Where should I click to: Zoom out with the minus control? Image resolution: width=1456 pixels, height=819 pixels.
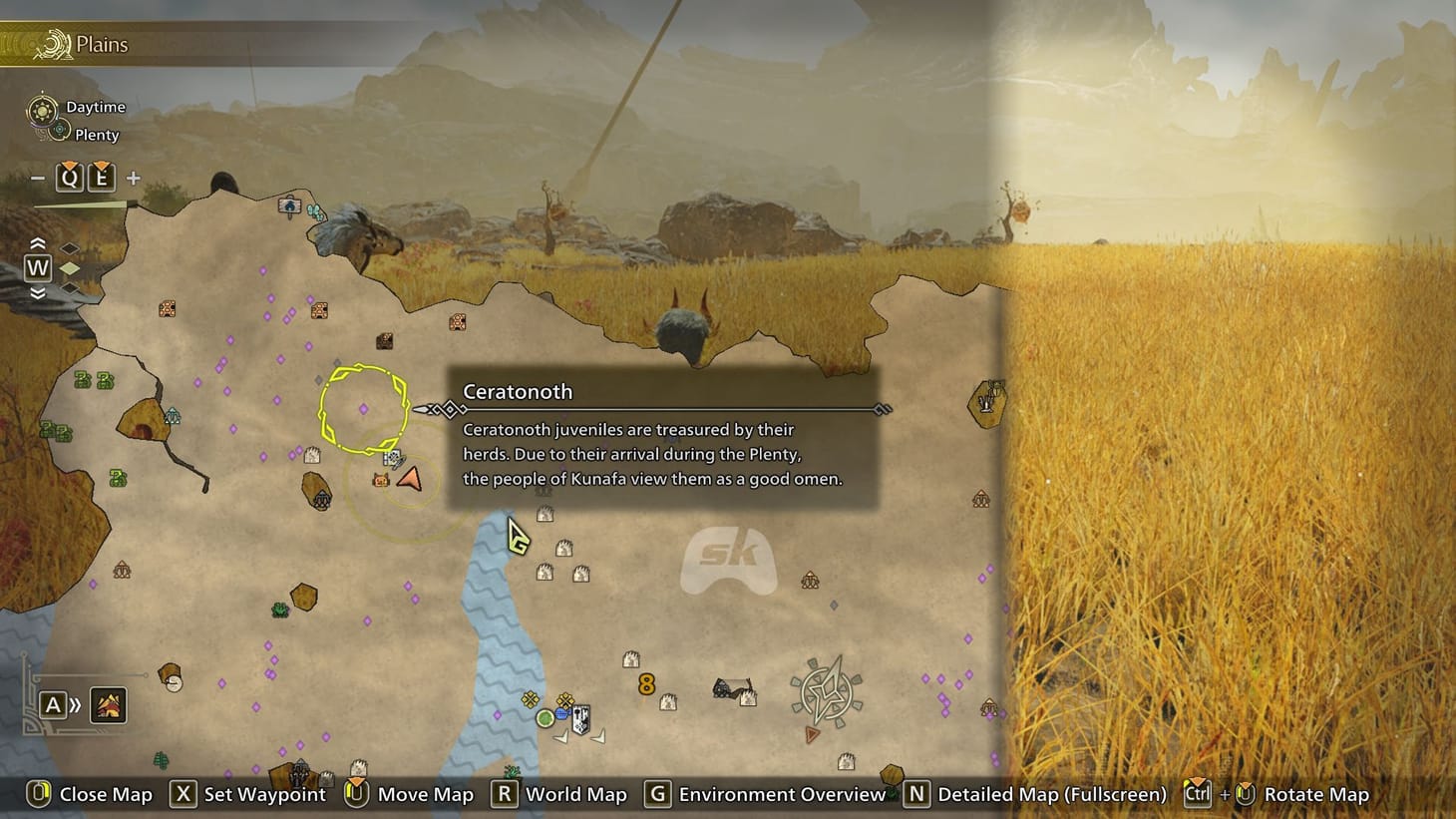(x=38, y=177)
